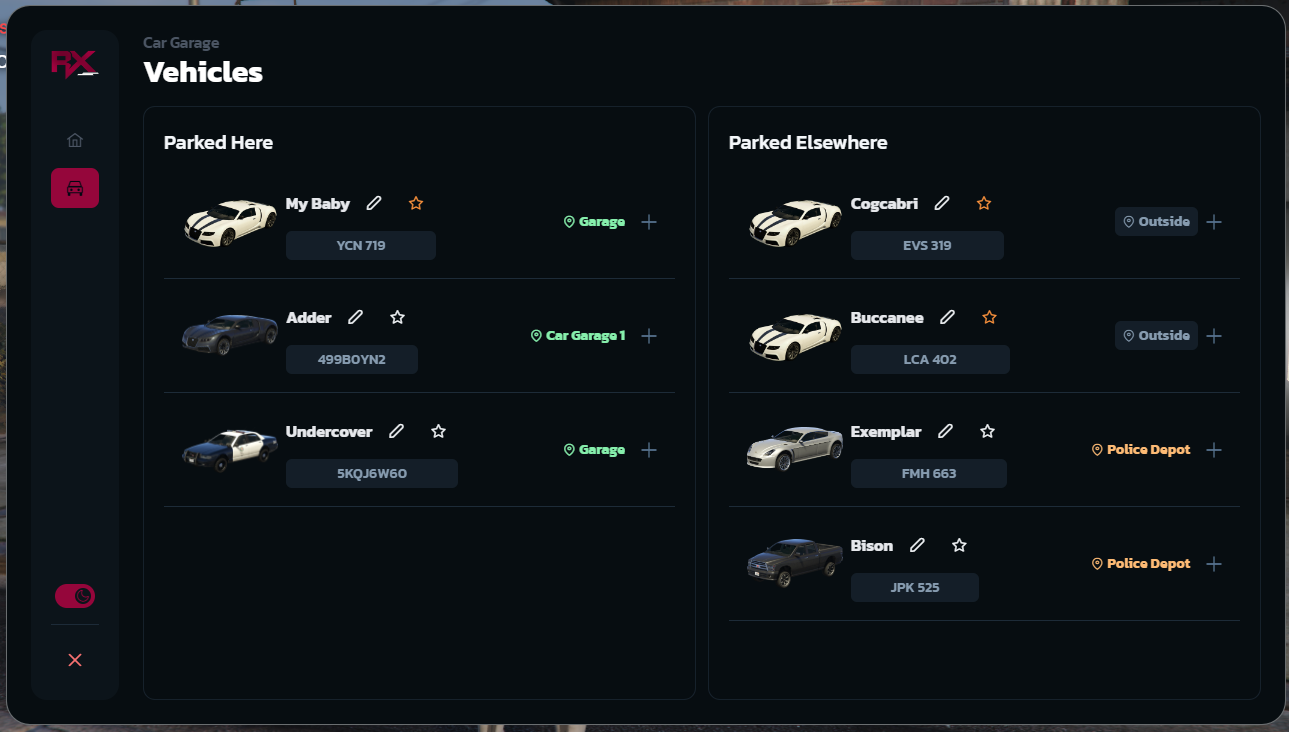Viewport: 1289px width, 732px height.
Task: Rename the Adder using its pencil icon
Action: point(356,317)
